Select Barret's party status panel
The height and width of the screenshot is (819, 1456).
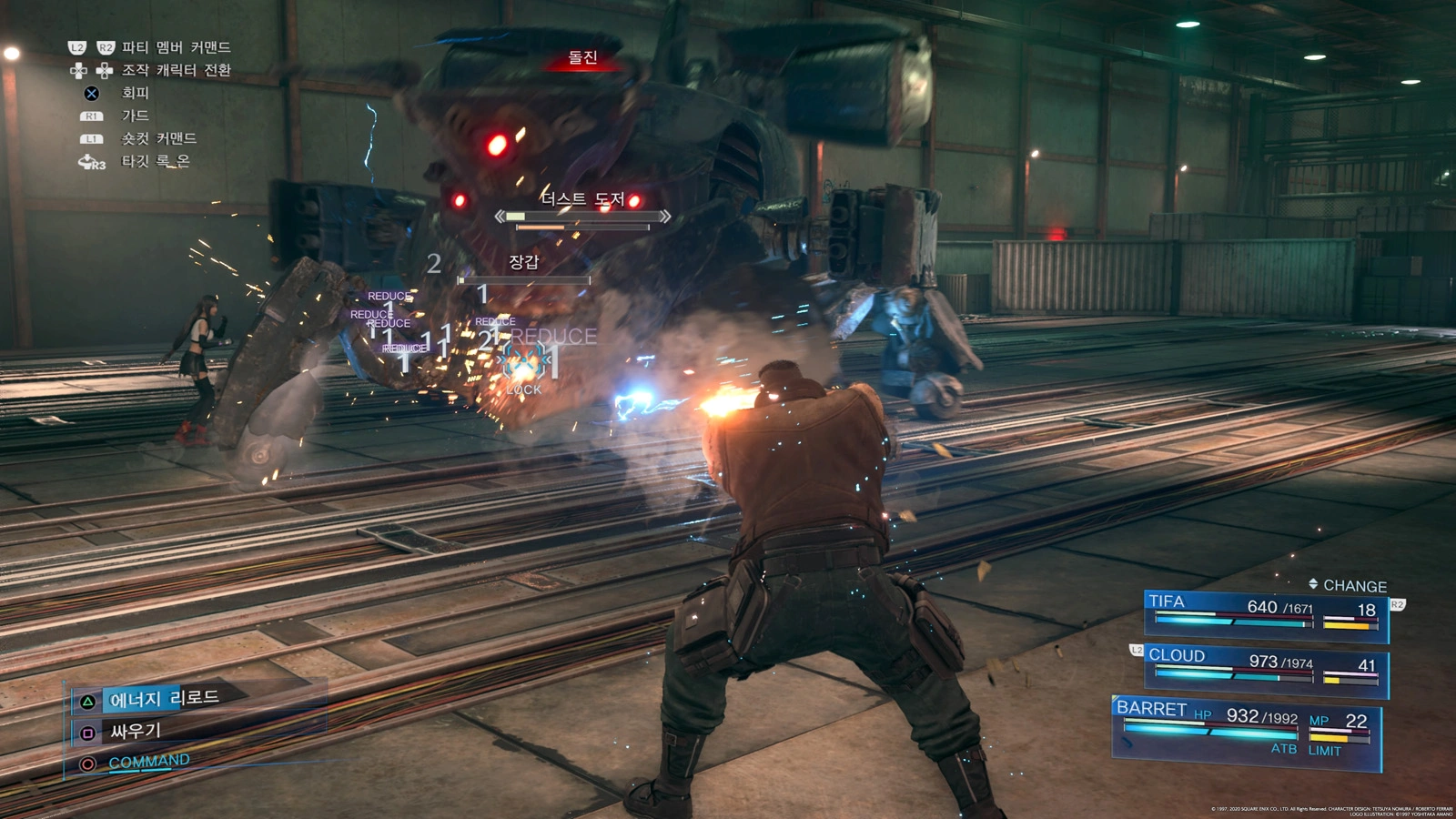click(1247, 728)
